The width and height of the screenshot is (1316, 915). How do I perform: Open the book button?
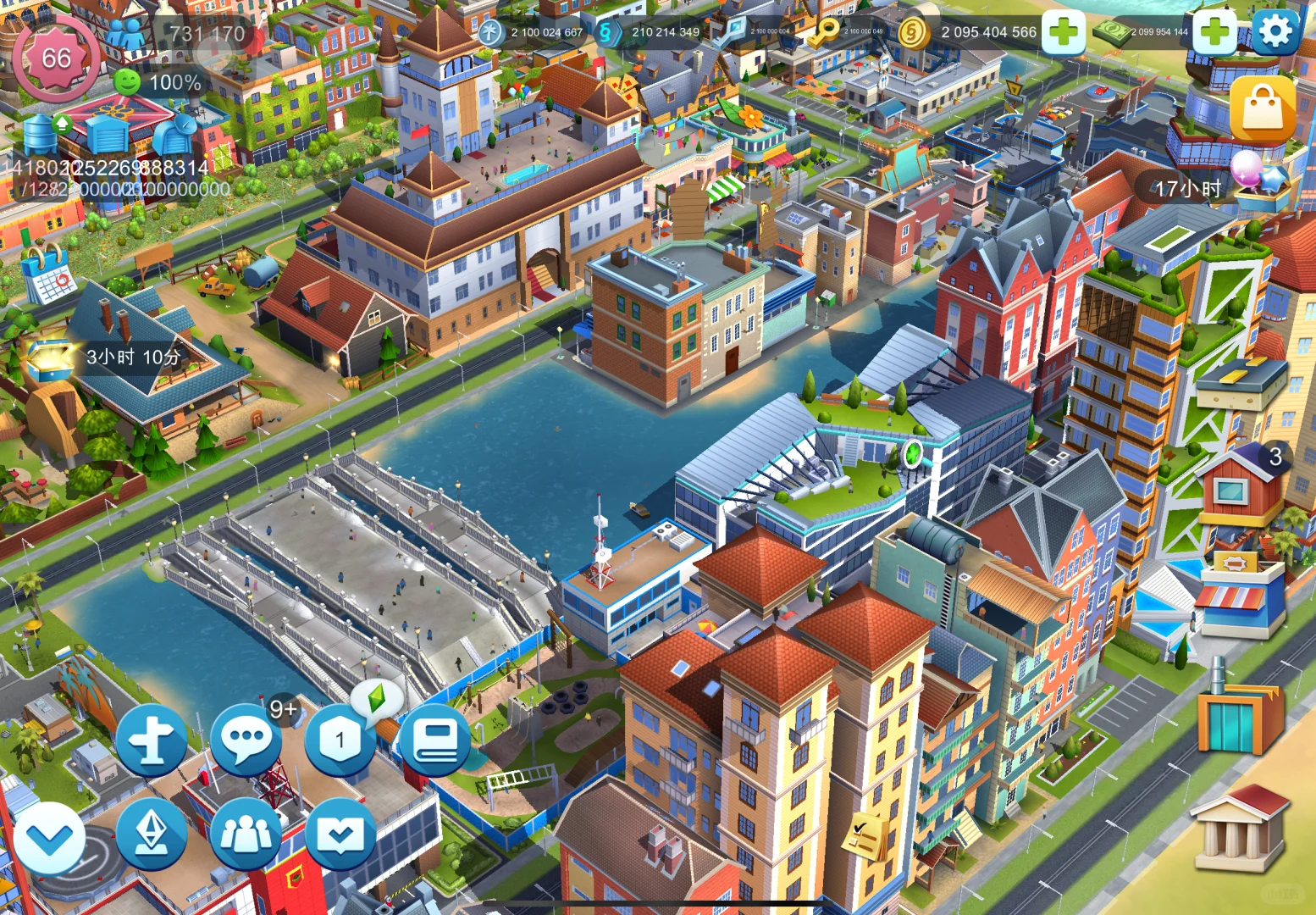pos(434,740)
